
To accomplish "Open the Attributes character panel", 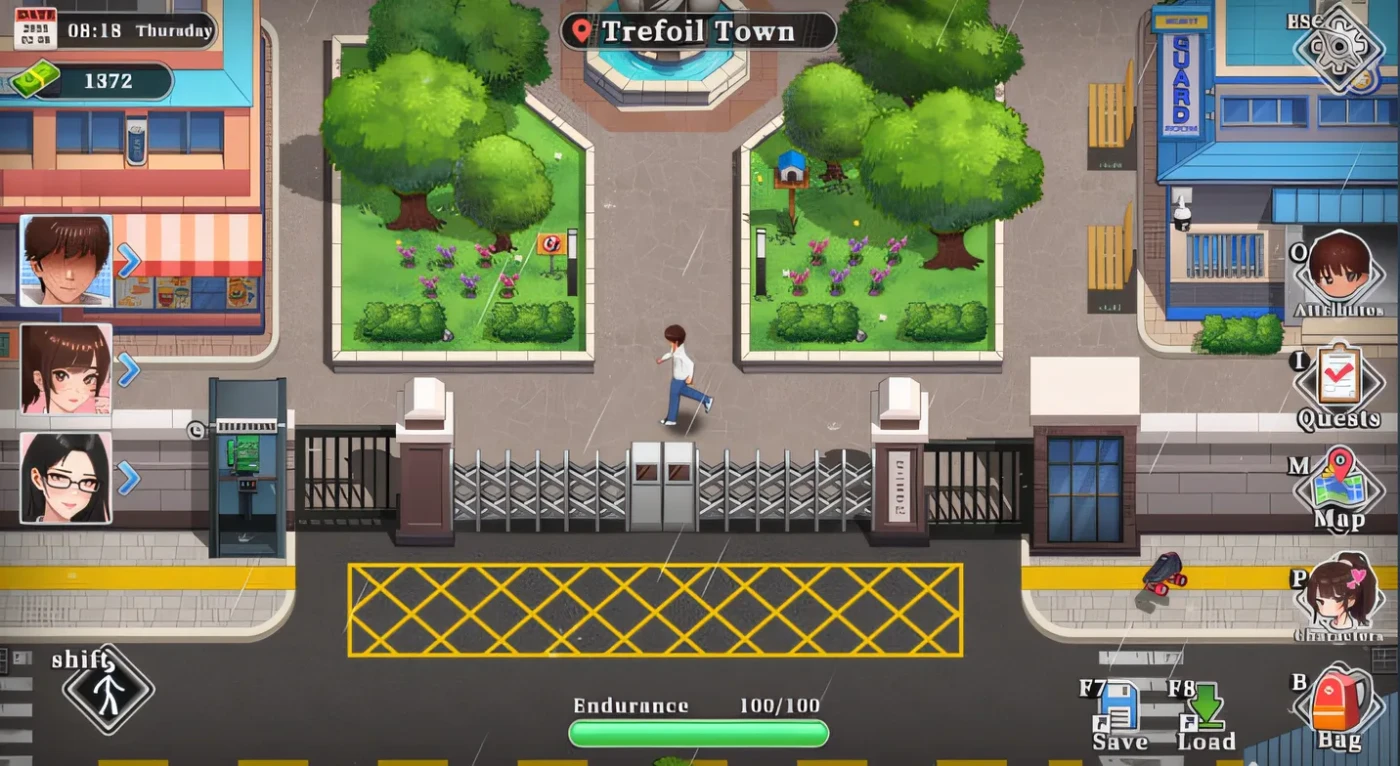I will click(1339, 268).
